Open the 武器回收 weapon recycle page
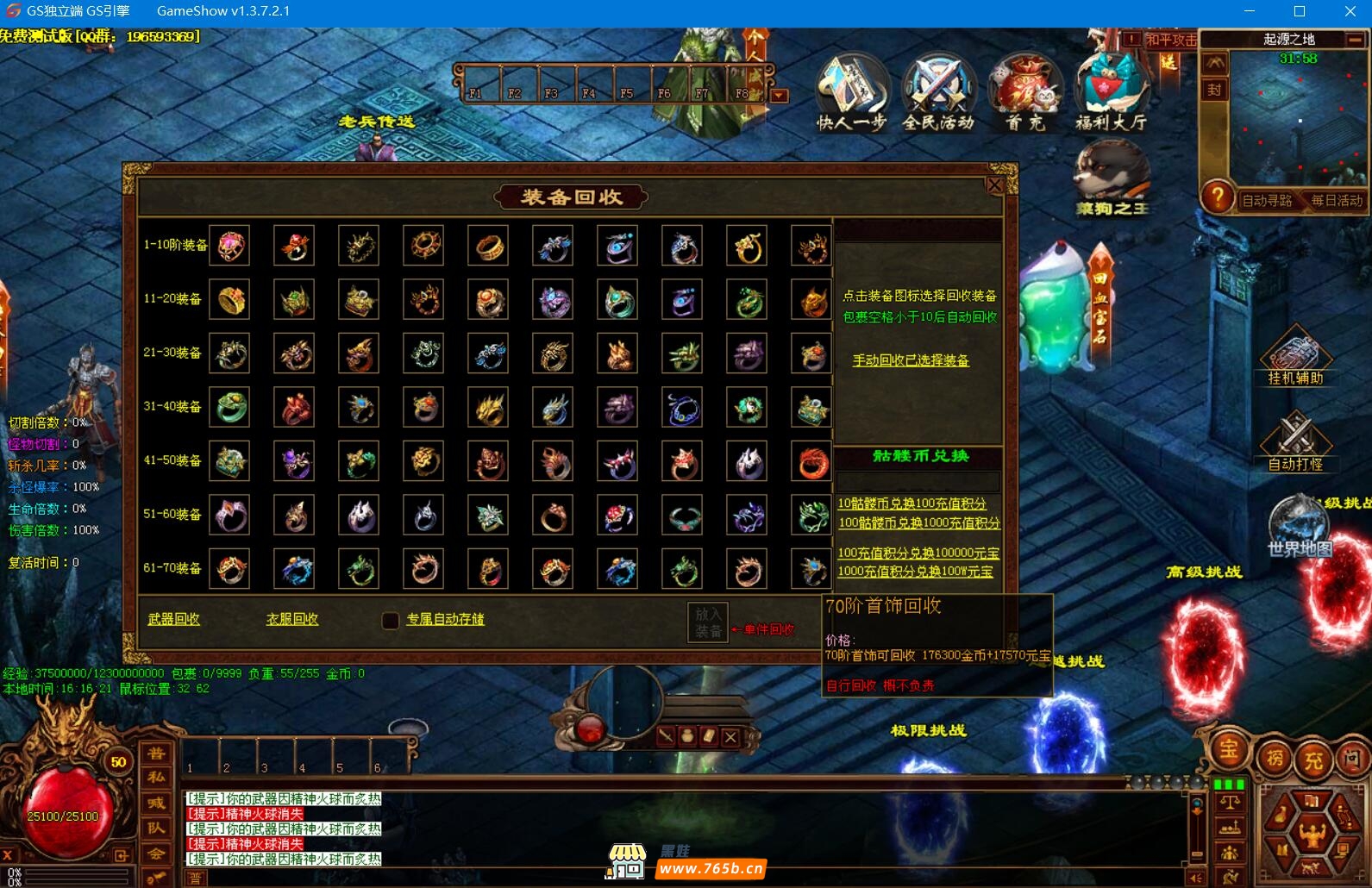Viewport: 1372px width, 888px height. (x=174, y=619)
